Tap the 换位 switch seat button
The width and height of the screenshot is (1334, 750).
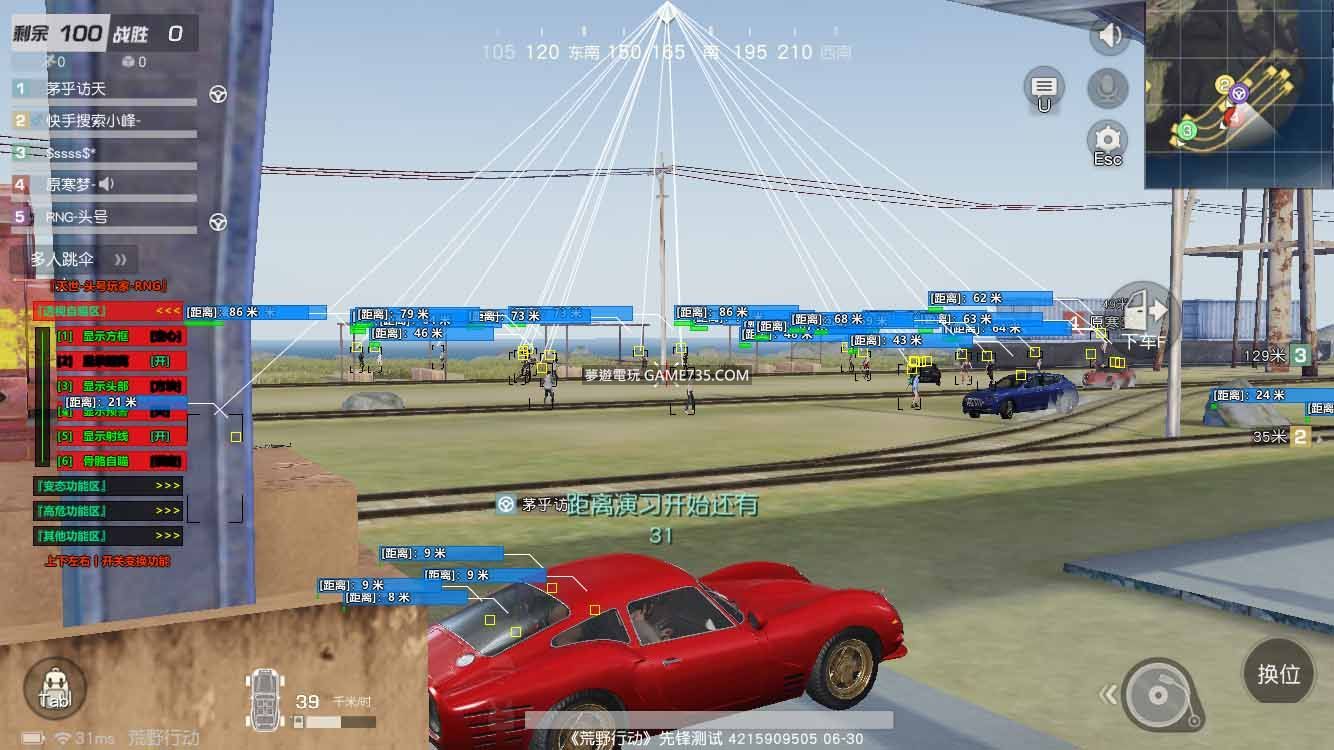tap(1278, 674)
